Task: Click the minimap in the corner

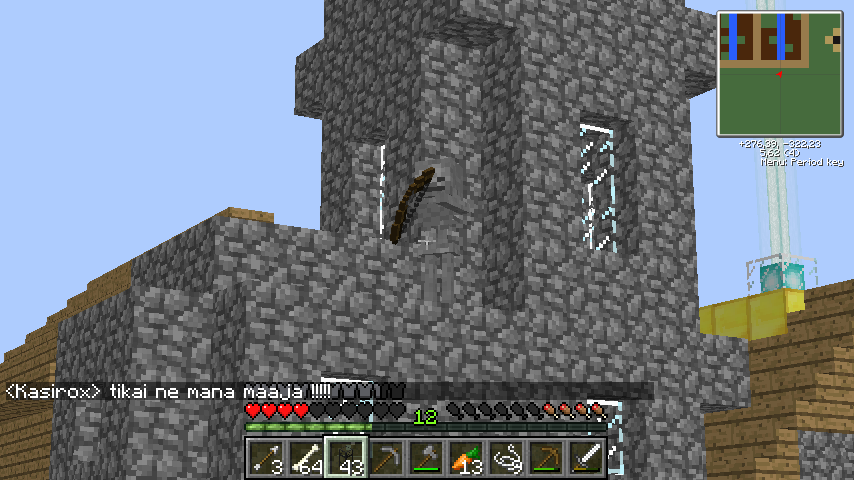Action: pos(779,74)
